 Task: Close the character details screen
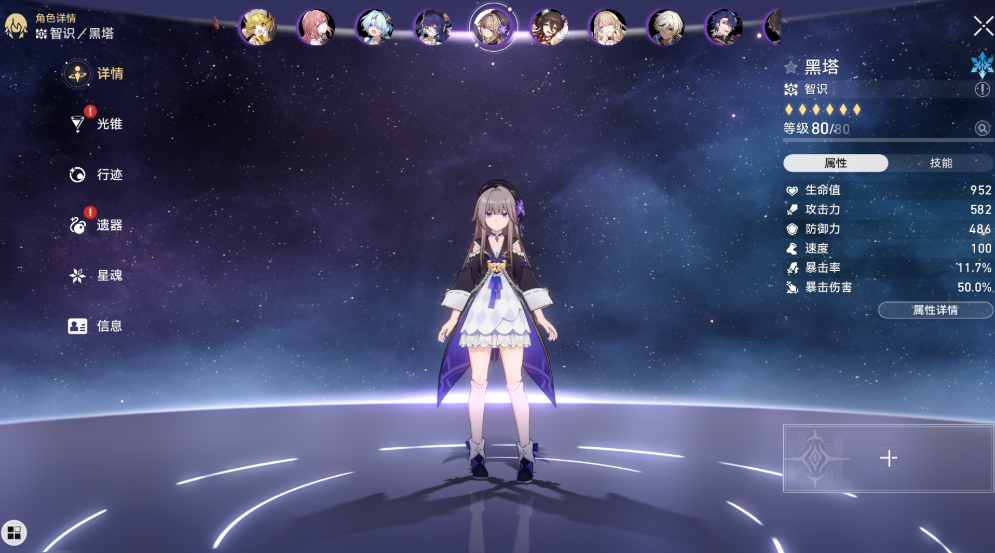point(983,26)
